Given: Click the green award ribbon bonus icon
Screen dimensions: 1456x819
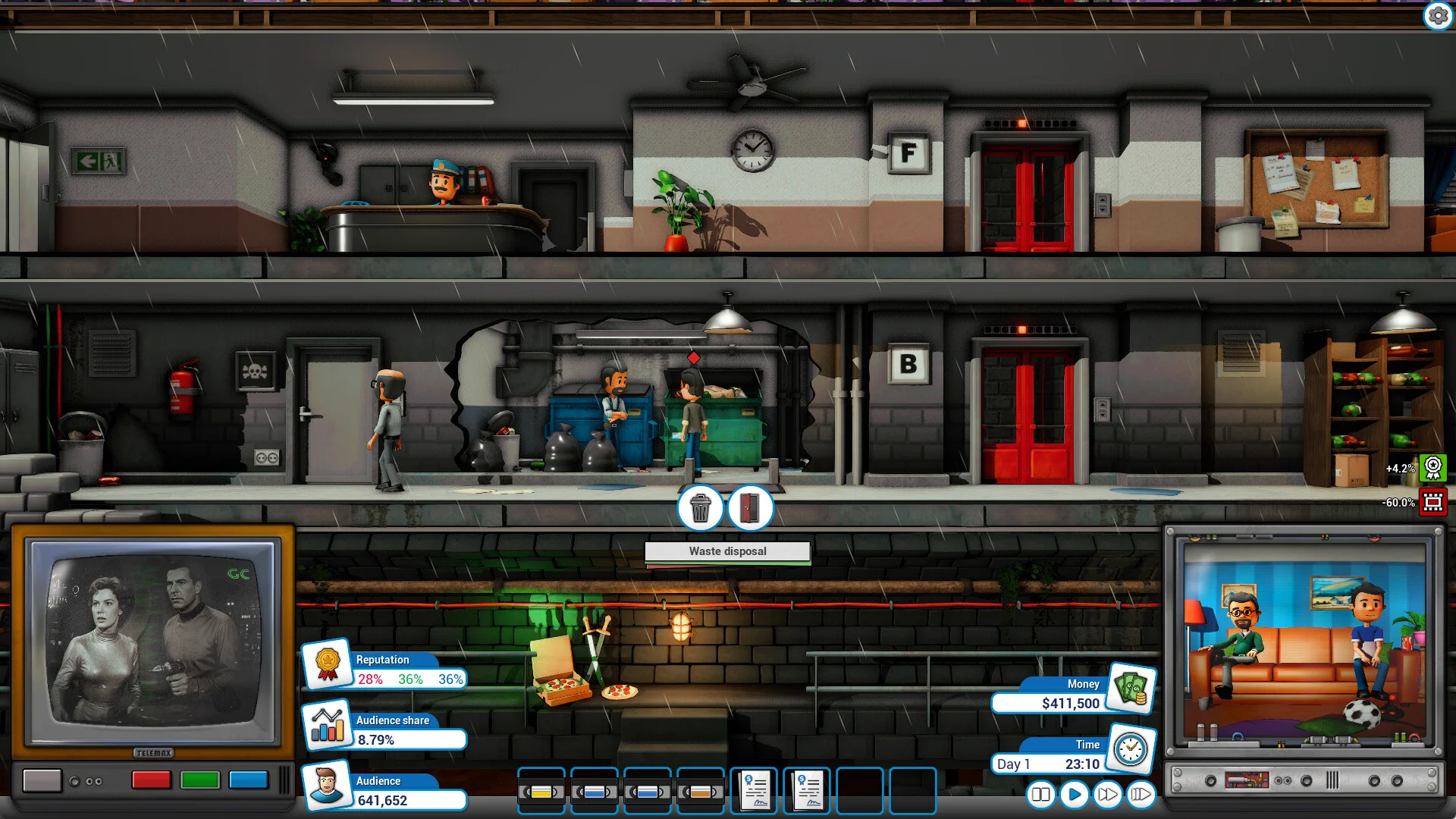Looking at the screenshot, I should 1432,468.
